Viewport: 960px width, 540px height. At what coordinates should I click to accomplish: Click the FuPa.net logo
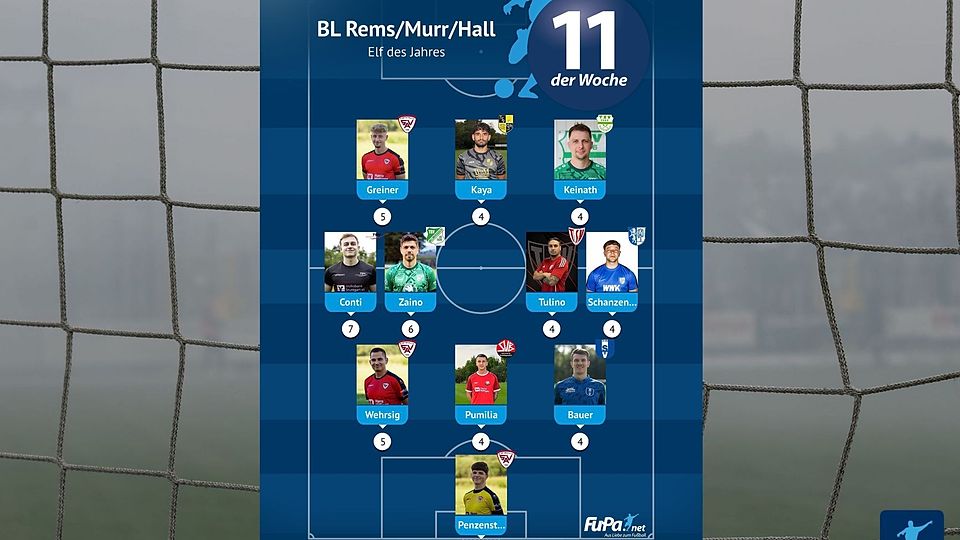(x=612, y=524)
